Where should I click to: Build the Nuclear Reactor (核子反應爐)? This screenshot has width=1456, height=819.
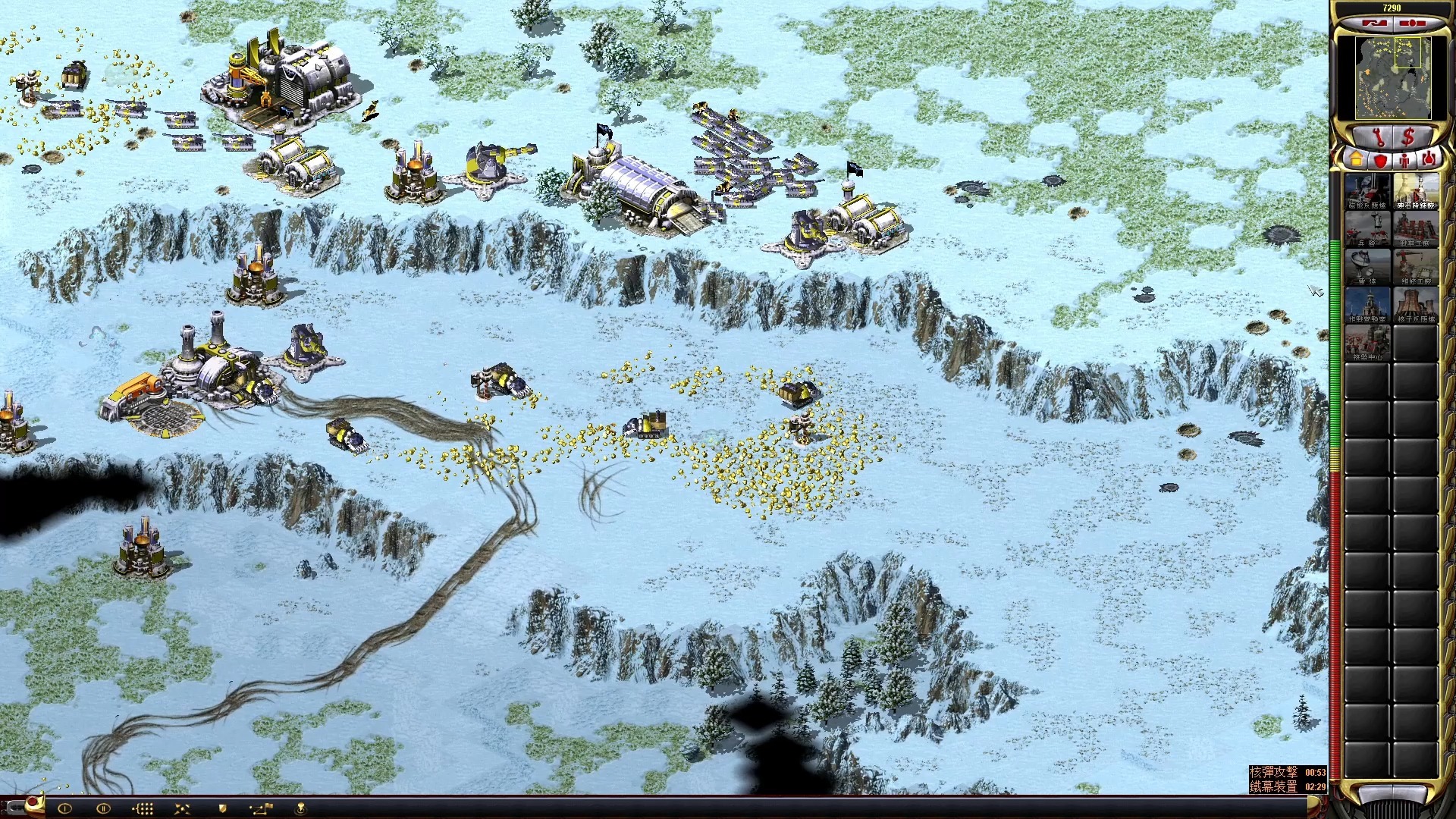coord(1416,305)
